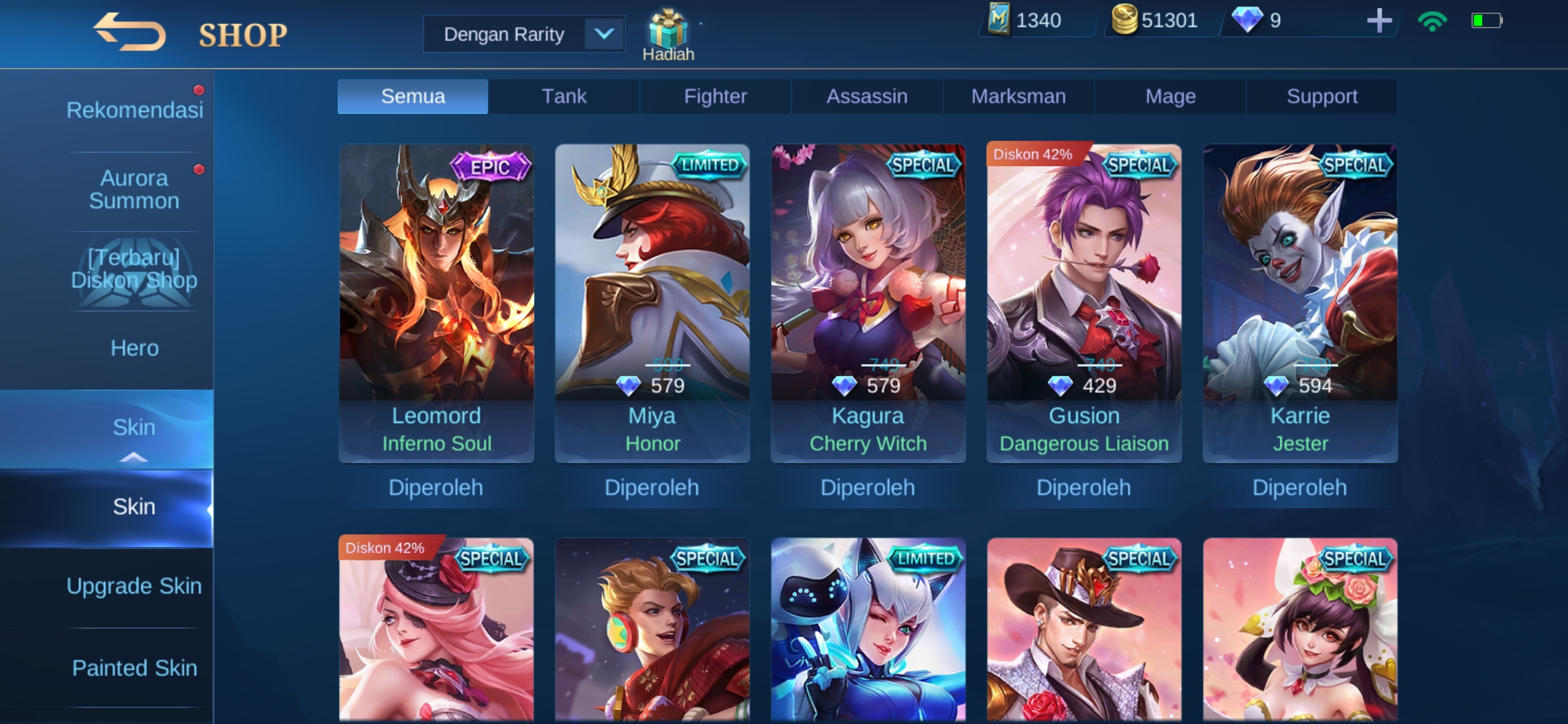Switch to the Painted Skin category

134,668
